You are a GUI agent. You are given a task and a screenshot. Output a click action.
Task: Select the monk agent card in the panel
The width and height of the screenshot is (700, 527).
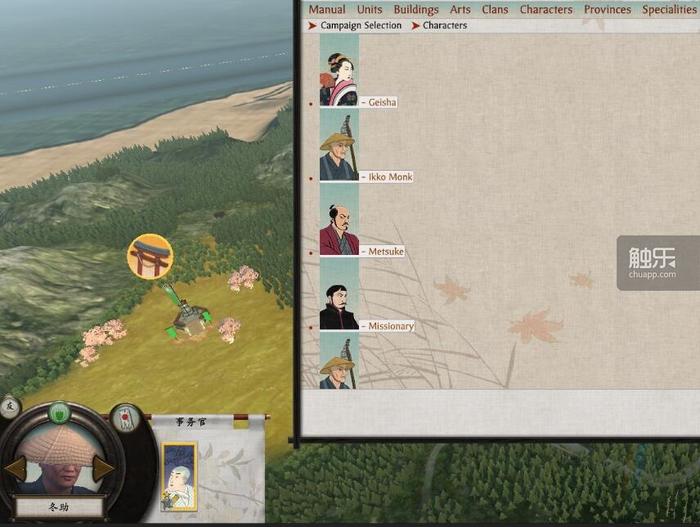point(180,476)
